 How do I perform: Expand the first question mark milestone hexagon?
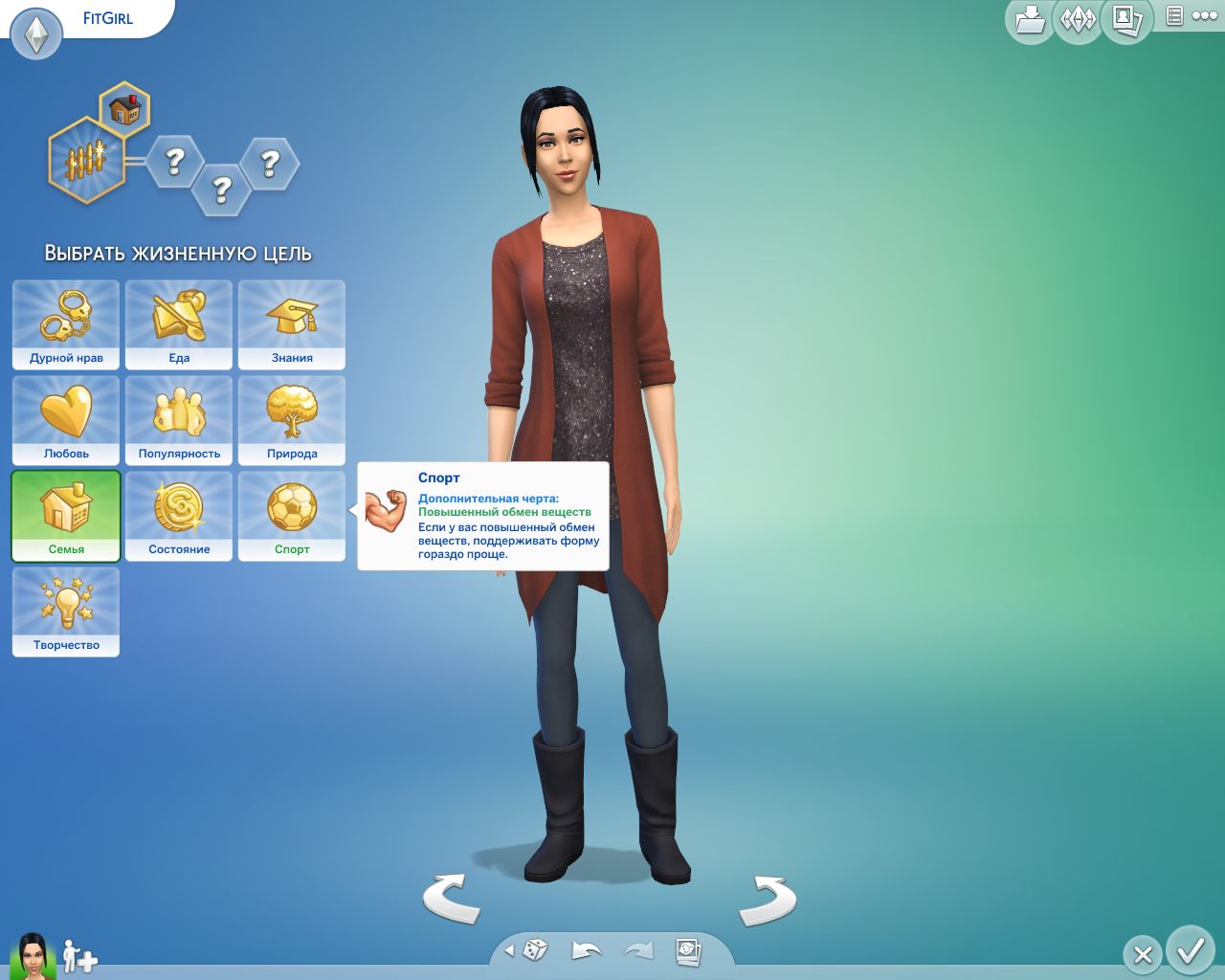[x=174, y=163]
